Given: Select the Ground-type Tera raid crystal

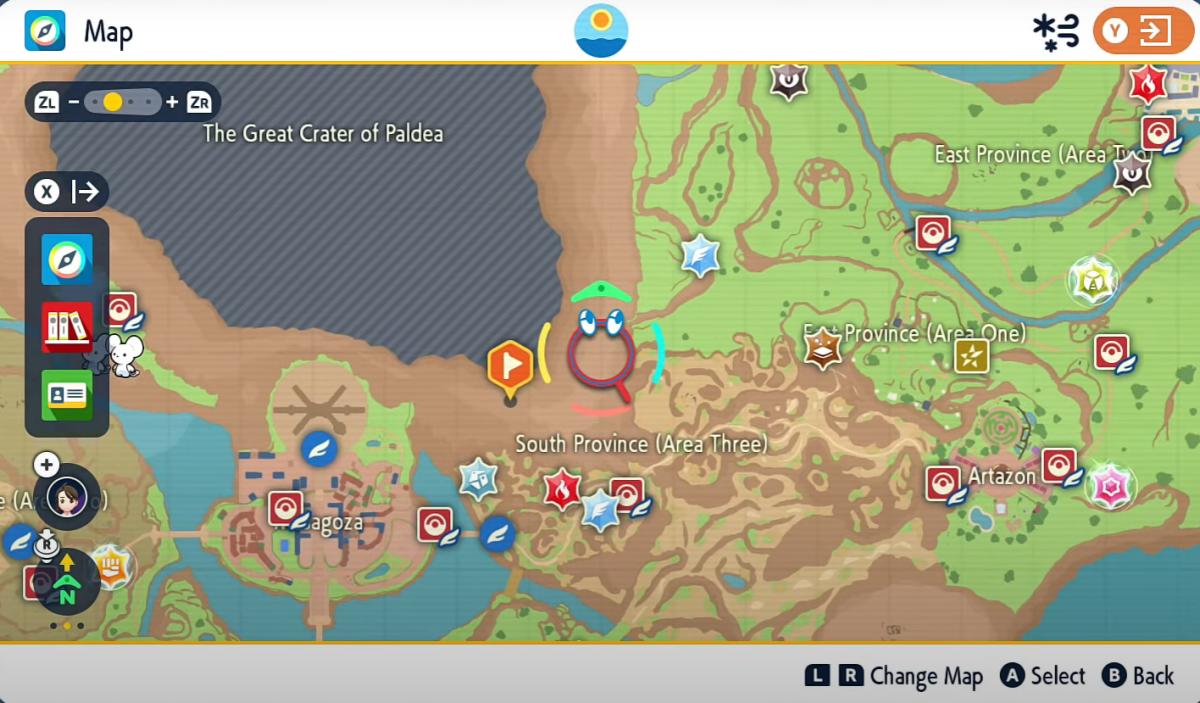Looking at the screenshot, I should tap(822, 348).
